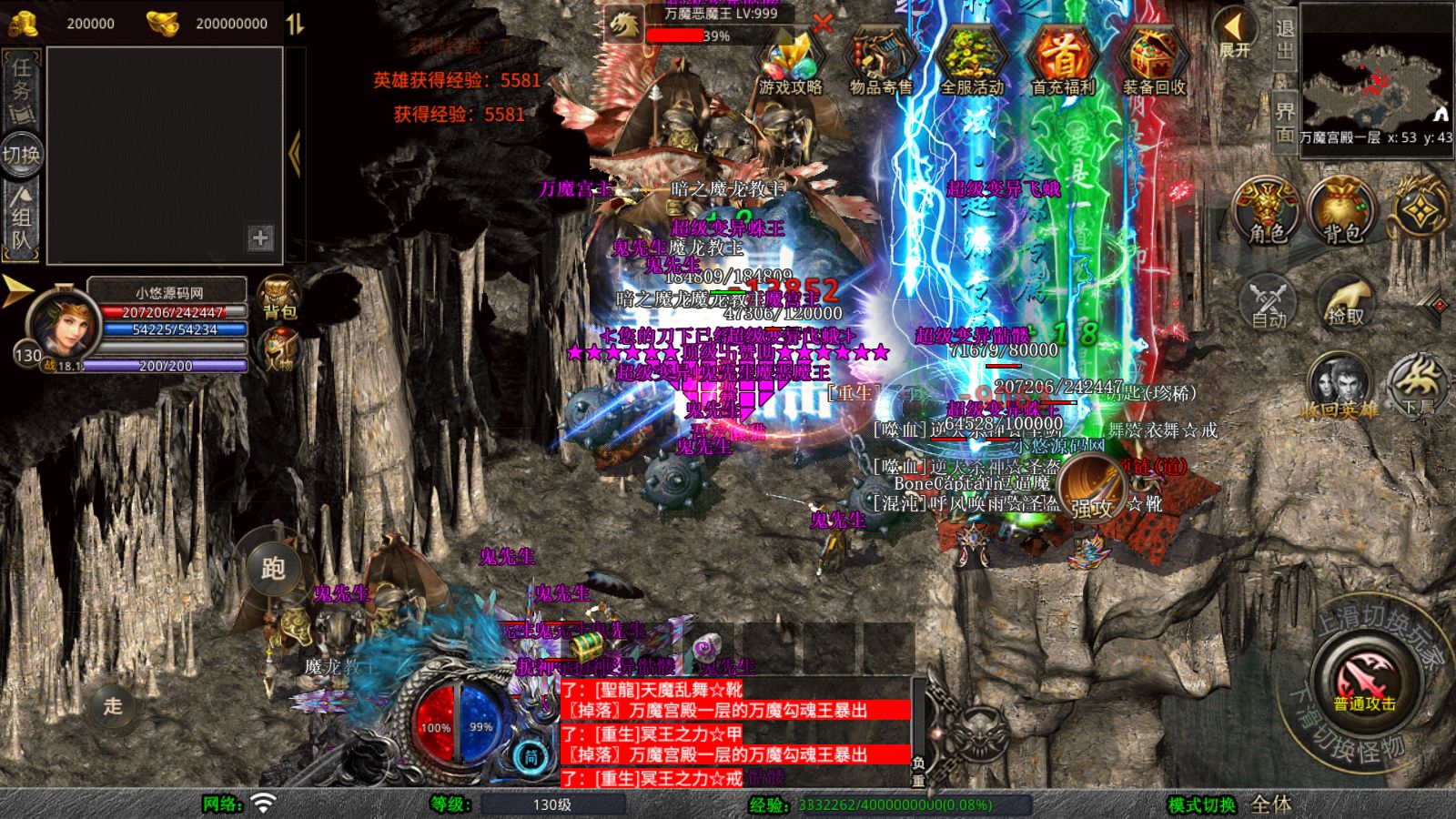Use the 普通攻击 normal attack button

click(x=1364, y=682)
